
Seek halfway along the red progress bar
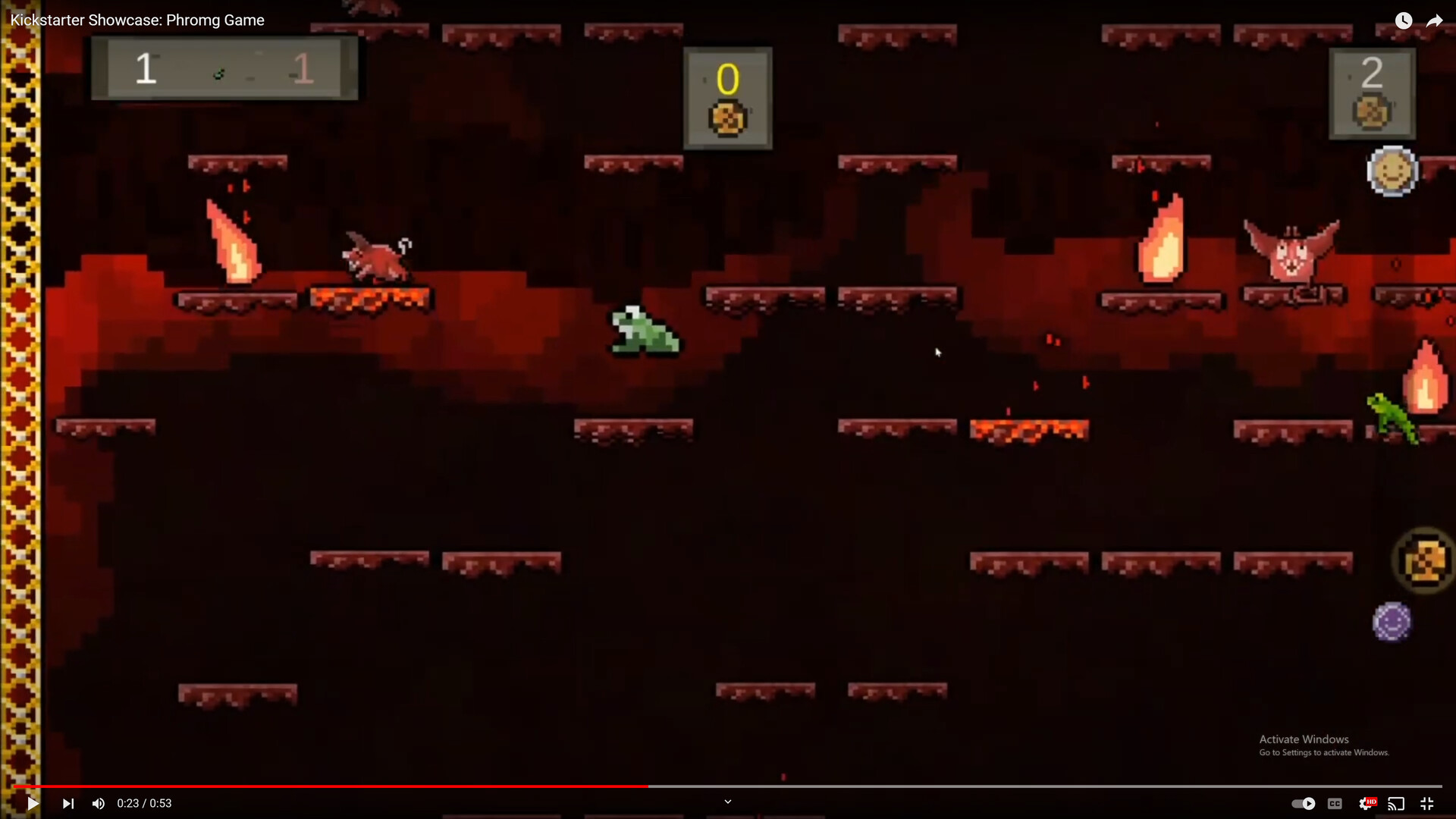click(728, 787)
